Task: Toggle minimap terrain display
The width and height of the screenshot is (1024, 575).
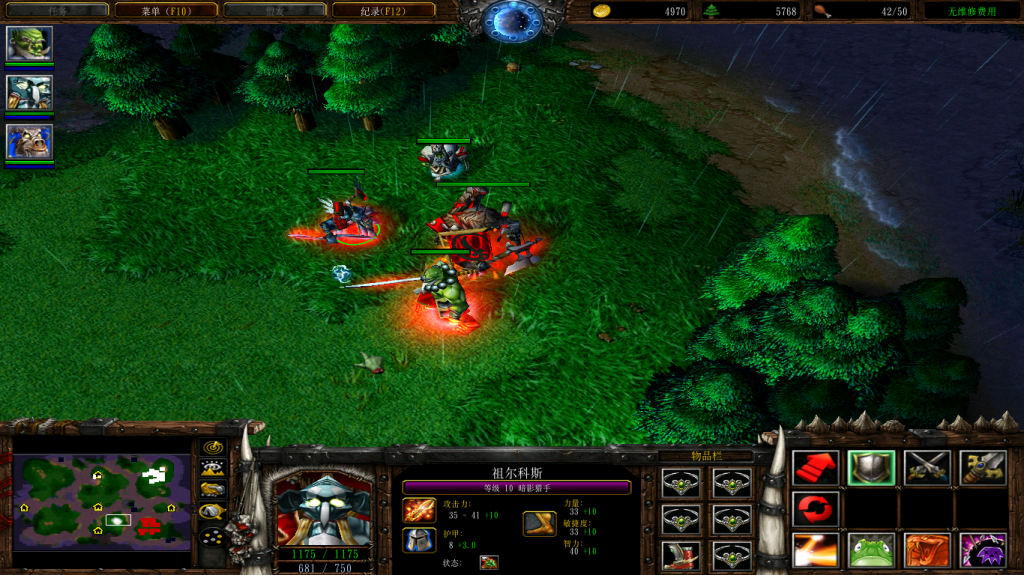Action: 213,467
